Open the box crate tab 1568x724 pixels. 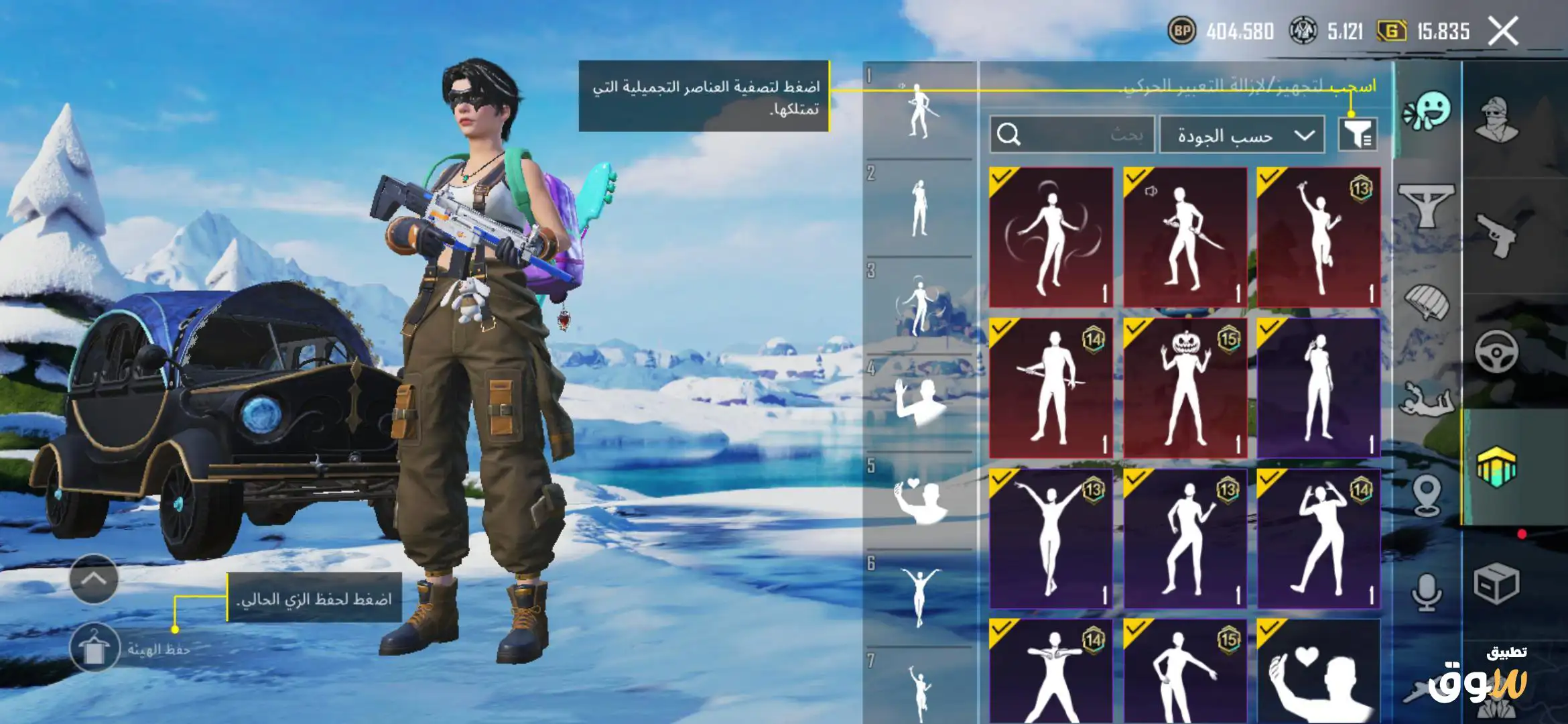[x=1497, y=583]
